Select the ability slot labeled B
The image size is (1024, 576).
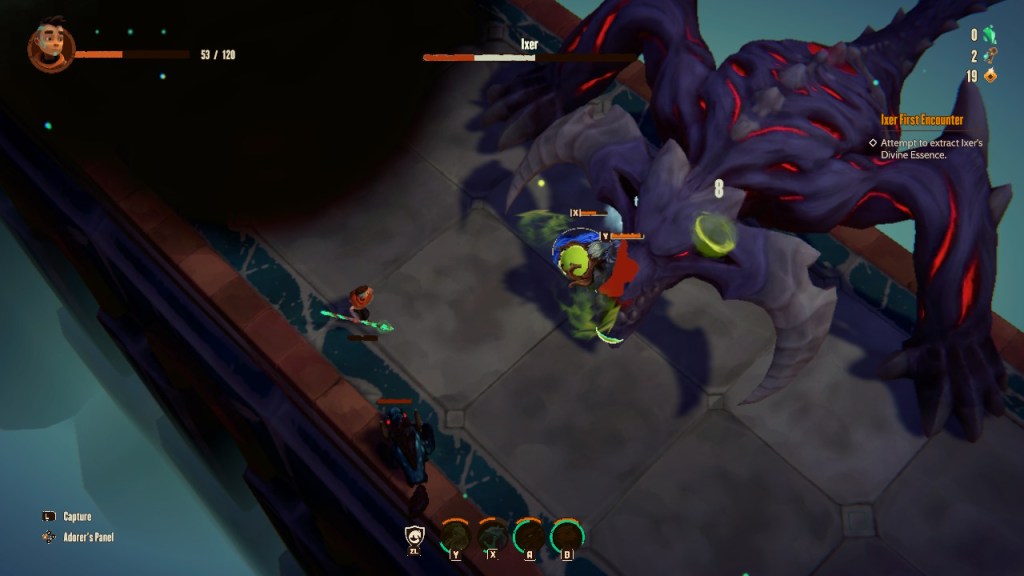tap(567, 536)
